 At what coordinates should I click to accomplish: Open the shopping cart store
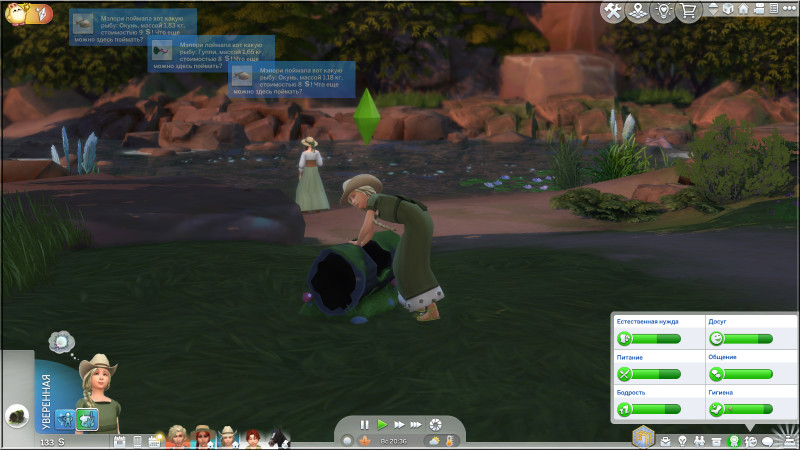click(688, 11)
